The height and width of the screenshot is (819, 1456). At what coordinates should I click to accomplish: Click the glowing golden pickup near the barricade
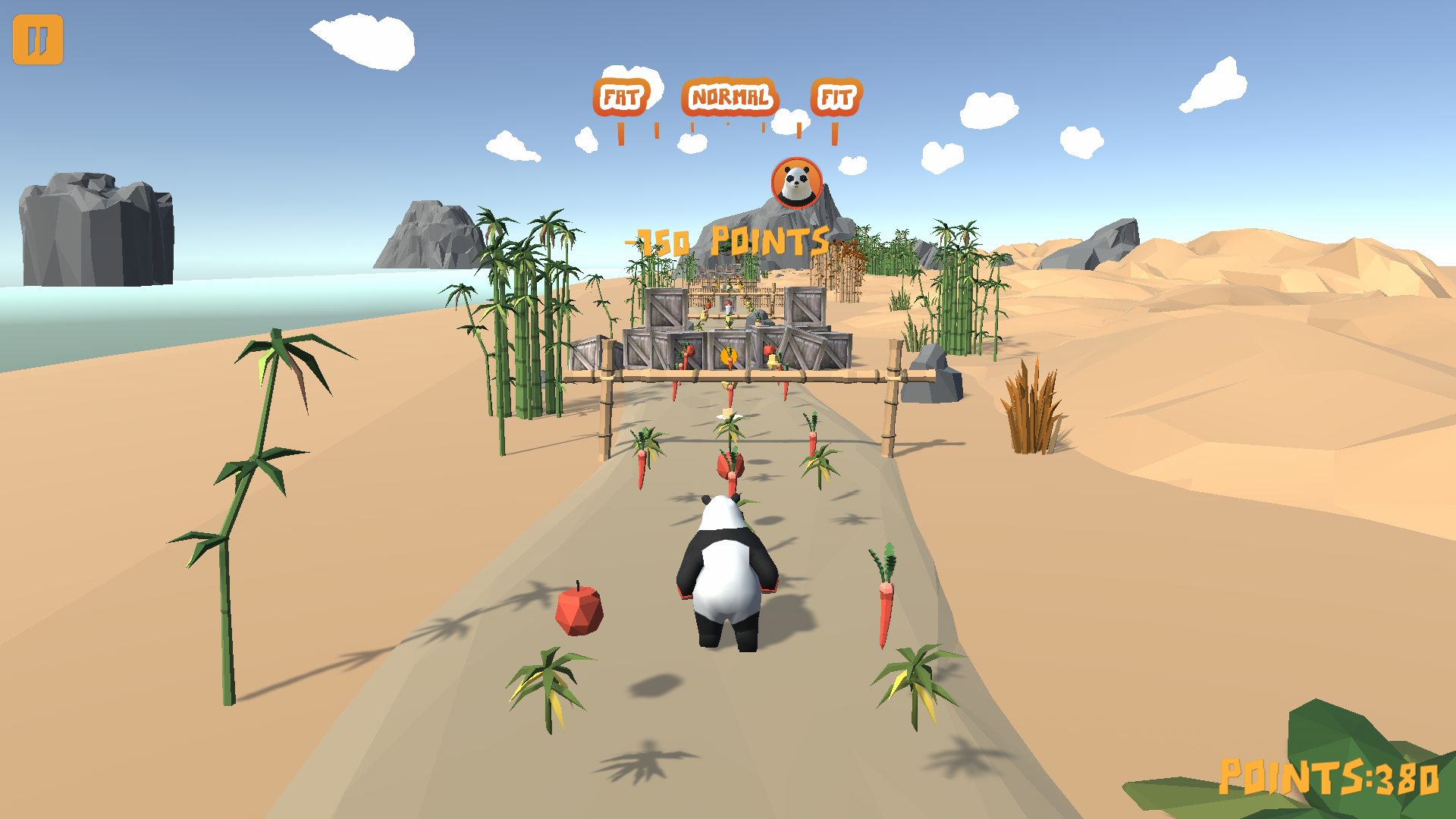pos(727,356)
